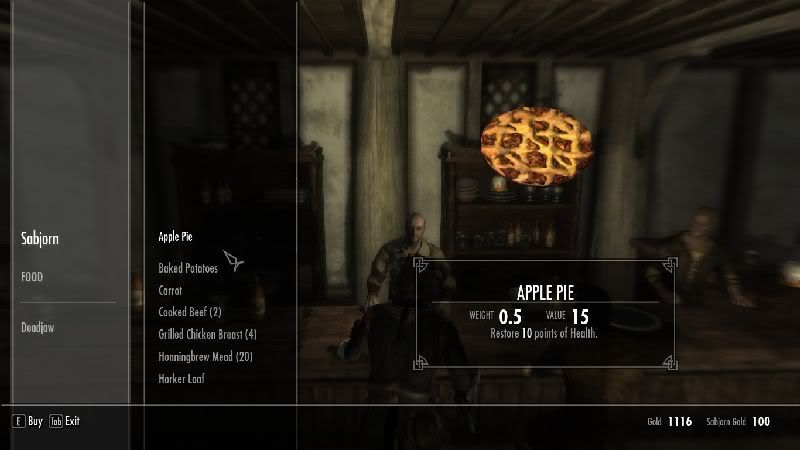Screen dimensions: 800x450
Task: Select the Carrot item
Action: point(171,290)
